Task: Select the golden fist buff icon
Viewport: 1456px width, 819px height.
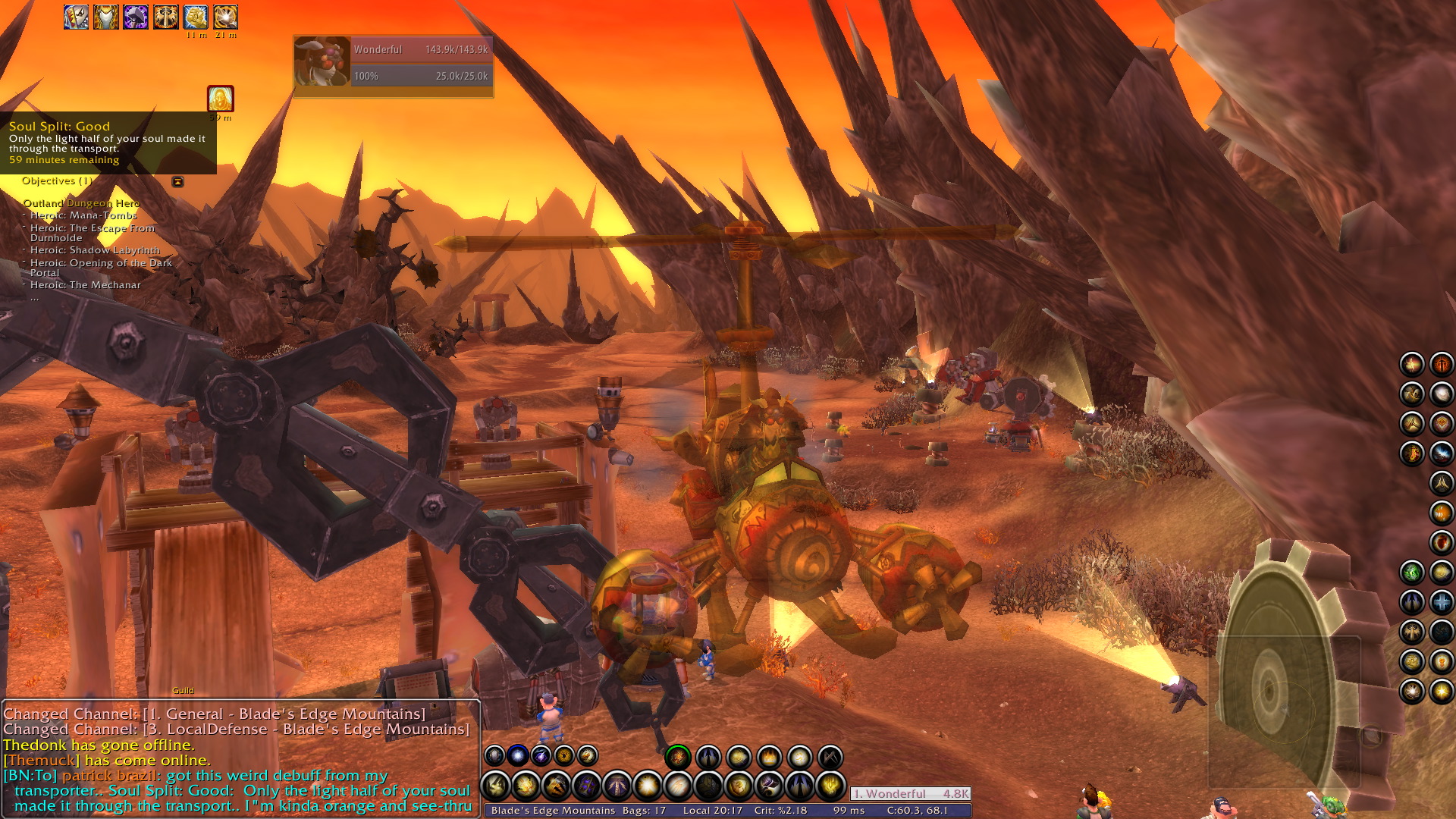Action: click(196, 17)
